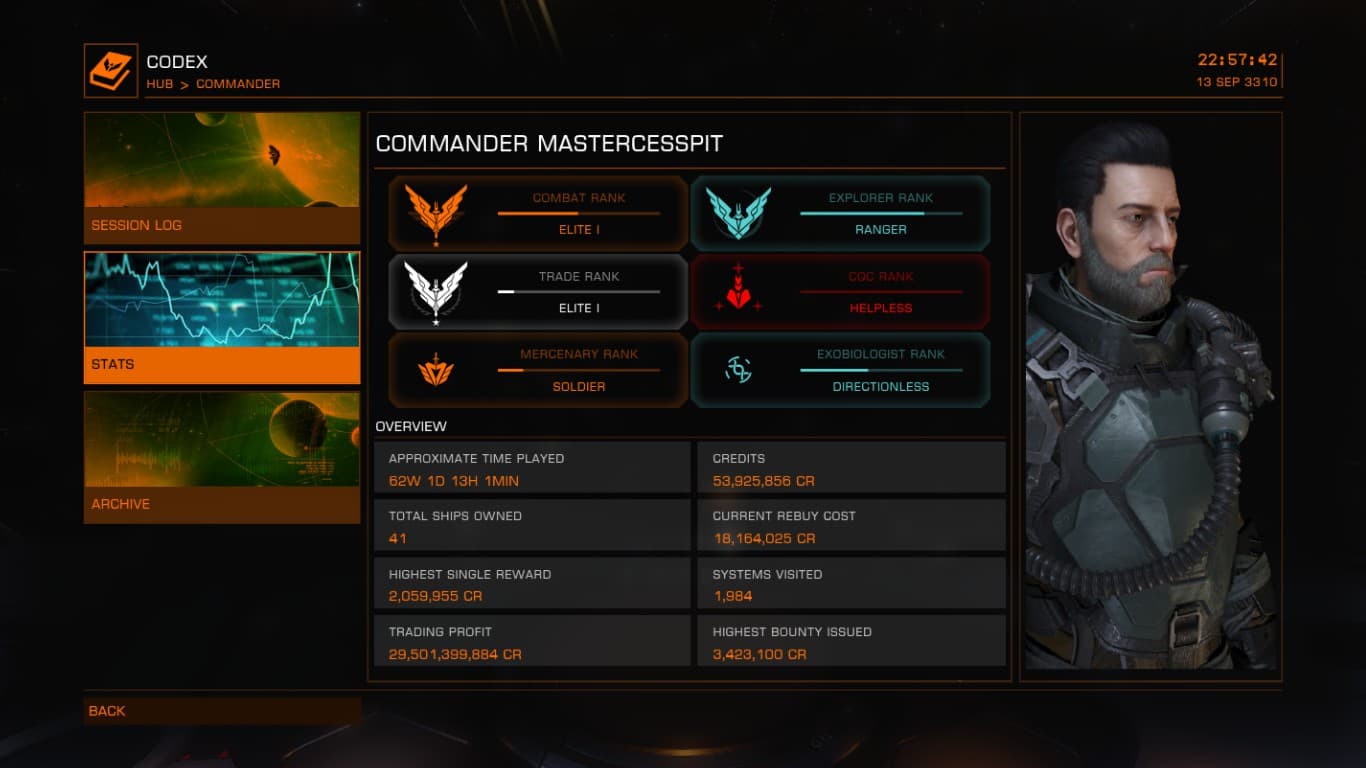Click the Total Ships Owned row

tap(533, 527)
